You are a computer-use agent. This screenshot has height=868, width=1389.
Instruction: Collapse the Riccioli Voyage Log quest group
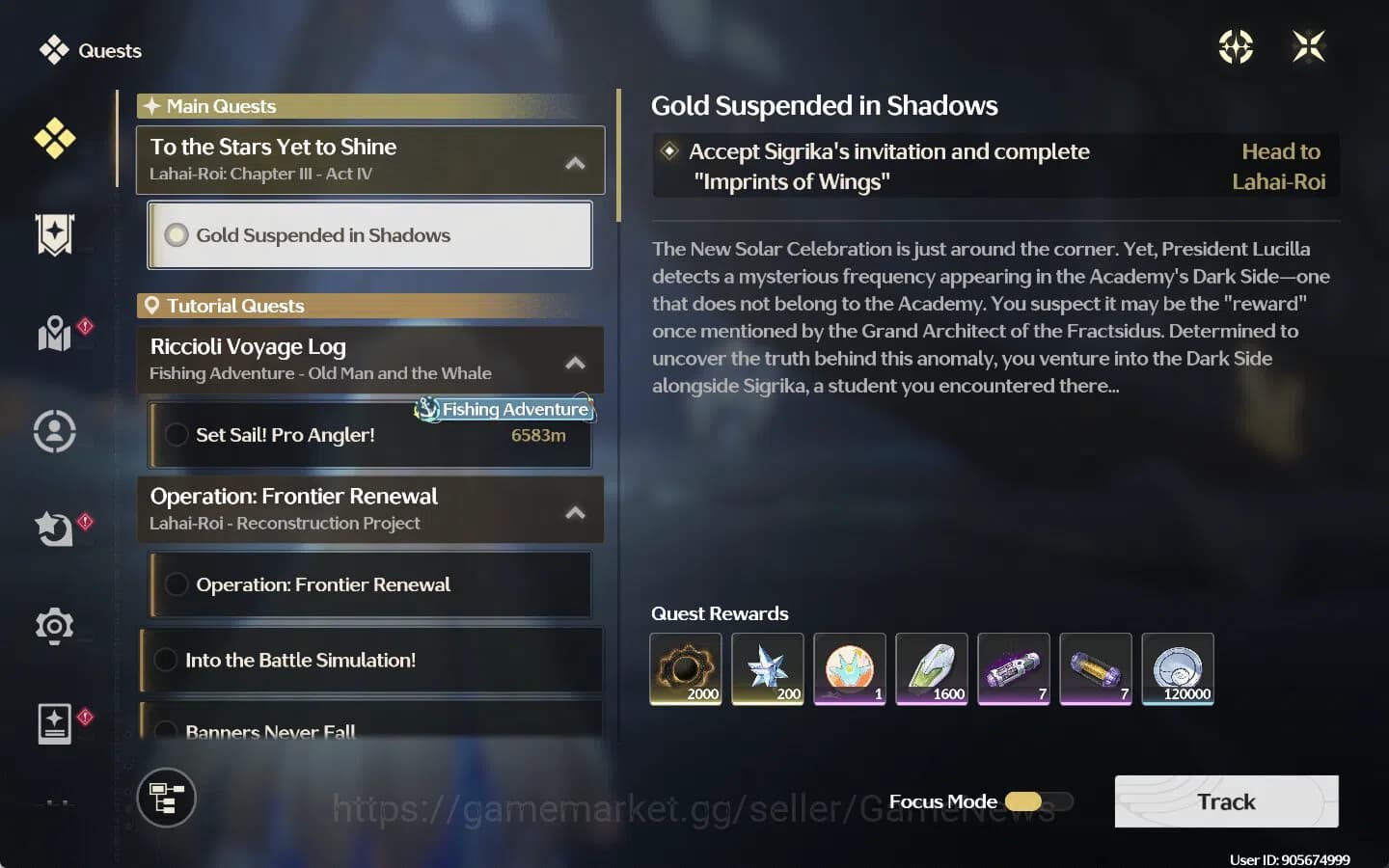tap(575, 363)
